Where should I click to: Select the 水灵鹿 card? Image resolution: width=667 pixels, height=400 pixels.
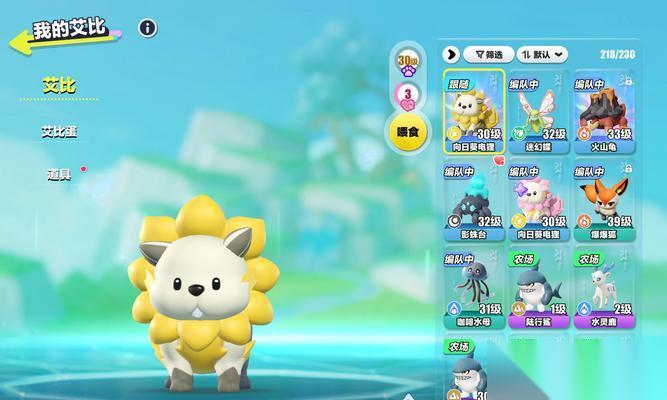click(x=604, y=288)
